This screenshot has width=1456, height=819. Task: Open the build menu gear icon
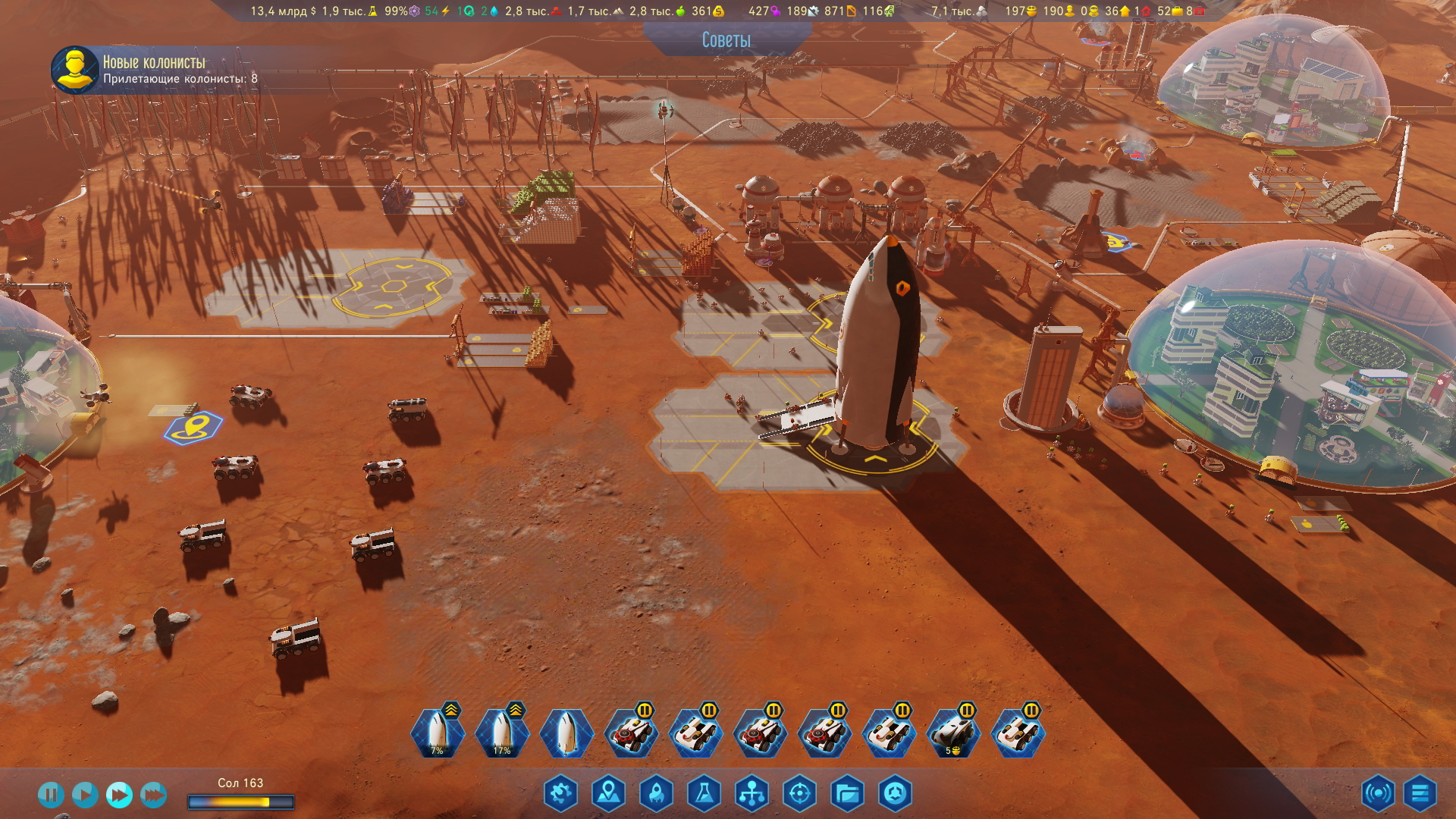click(560, 794)
